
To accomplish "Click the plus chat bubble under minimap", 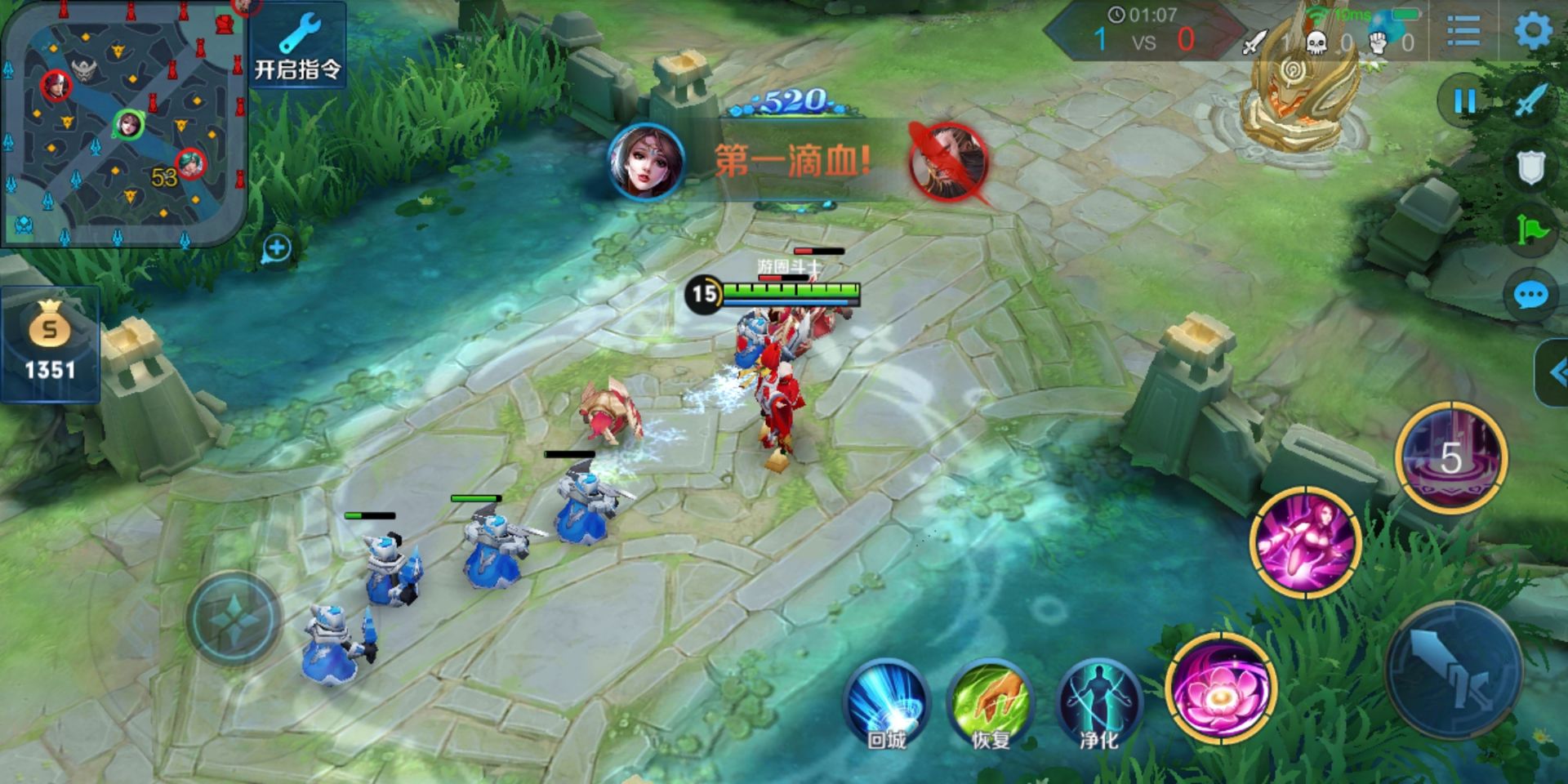I will 277,248.
